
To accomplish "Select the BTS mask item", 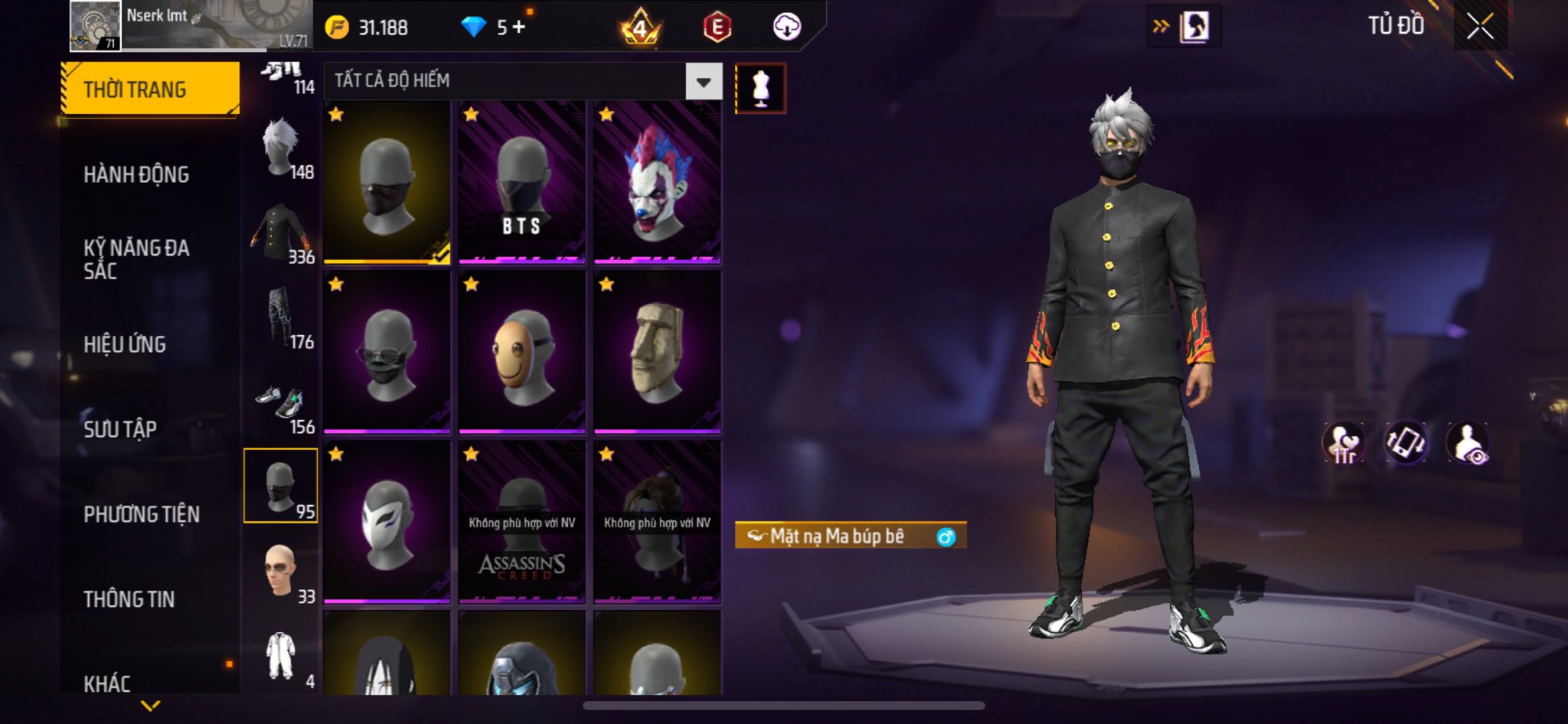I will [521, 184].
